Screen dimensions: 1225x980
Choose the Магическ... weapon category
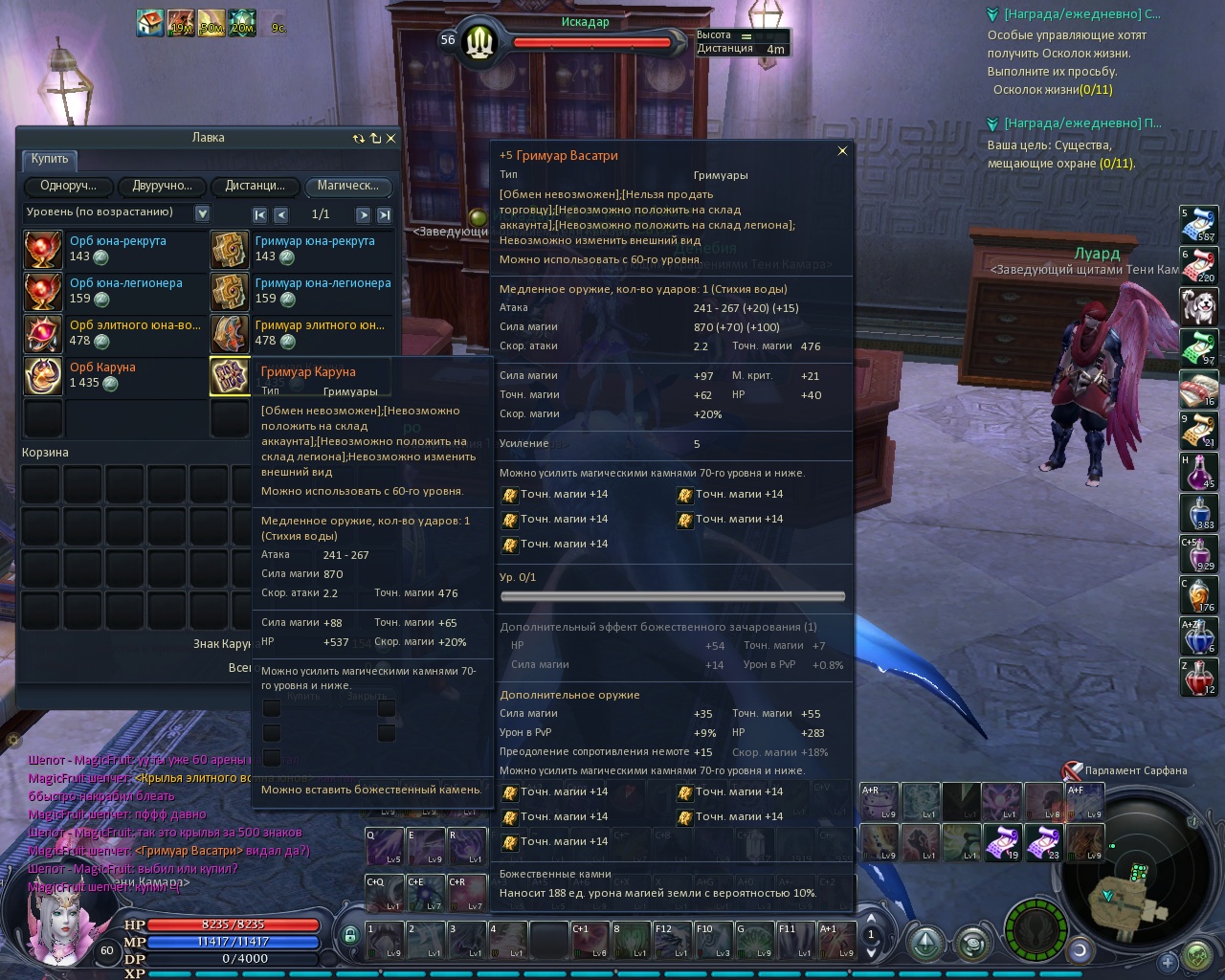[347, 187]
